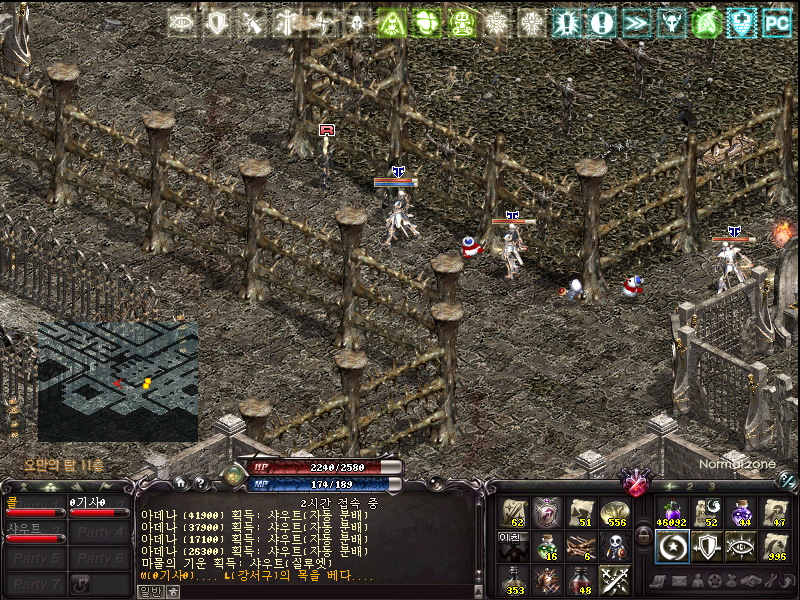Use the green potion with count 16

pyautogui.click(x=547, y=546)
